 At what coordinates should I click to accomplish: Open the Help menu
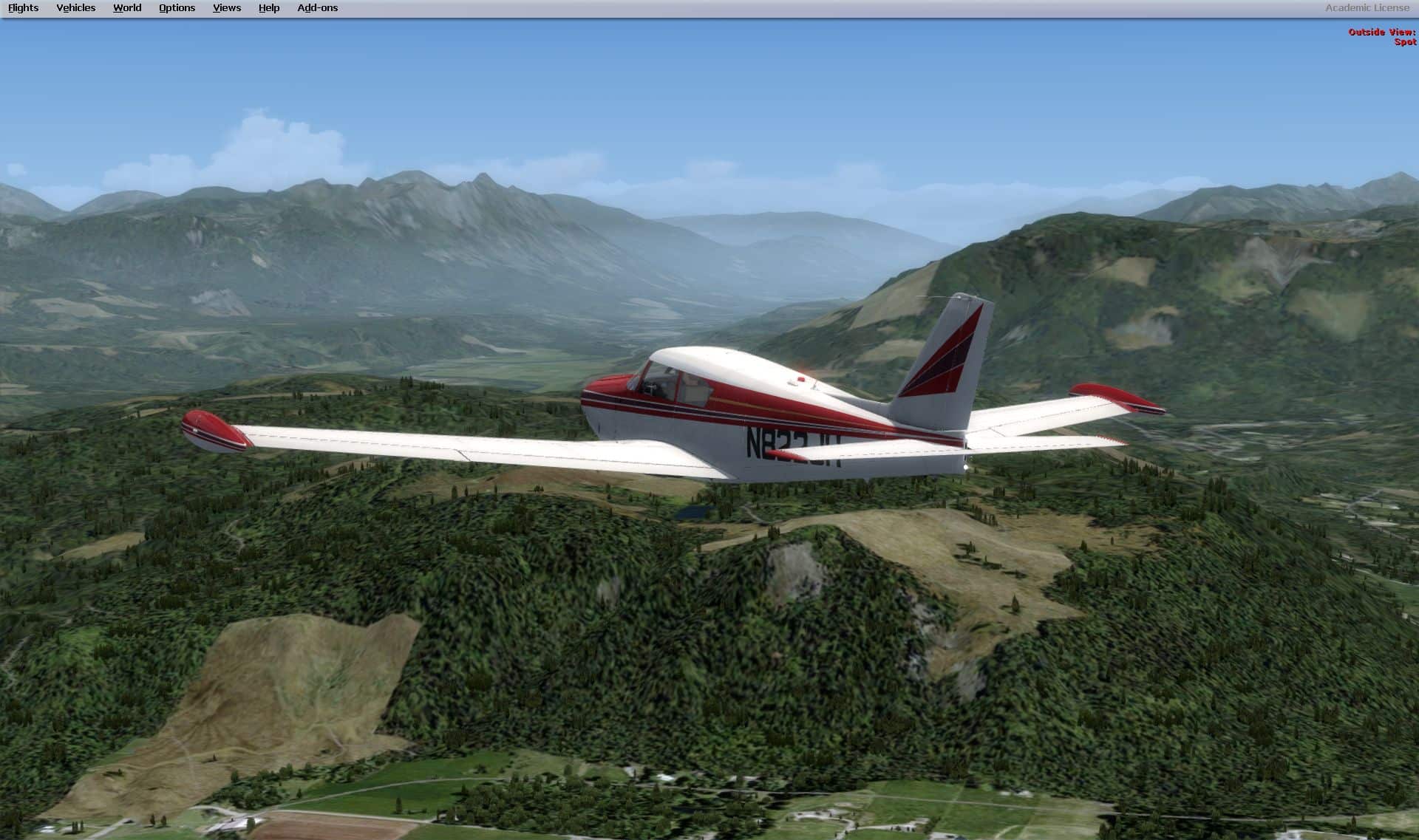click(x=269, y=8)
